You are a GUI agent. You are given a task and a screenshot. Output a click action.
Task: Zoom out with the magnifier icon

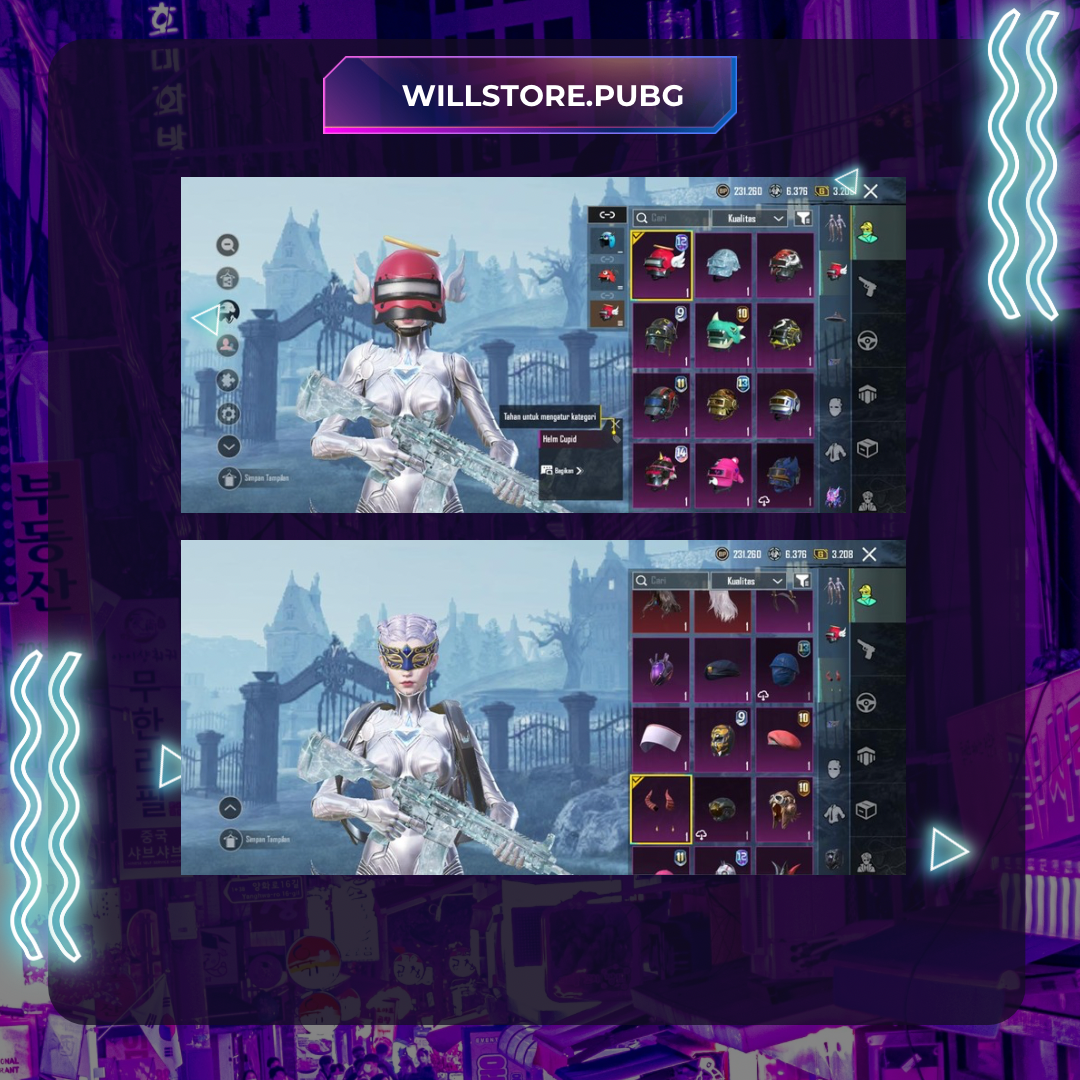[x=229, y=244]
